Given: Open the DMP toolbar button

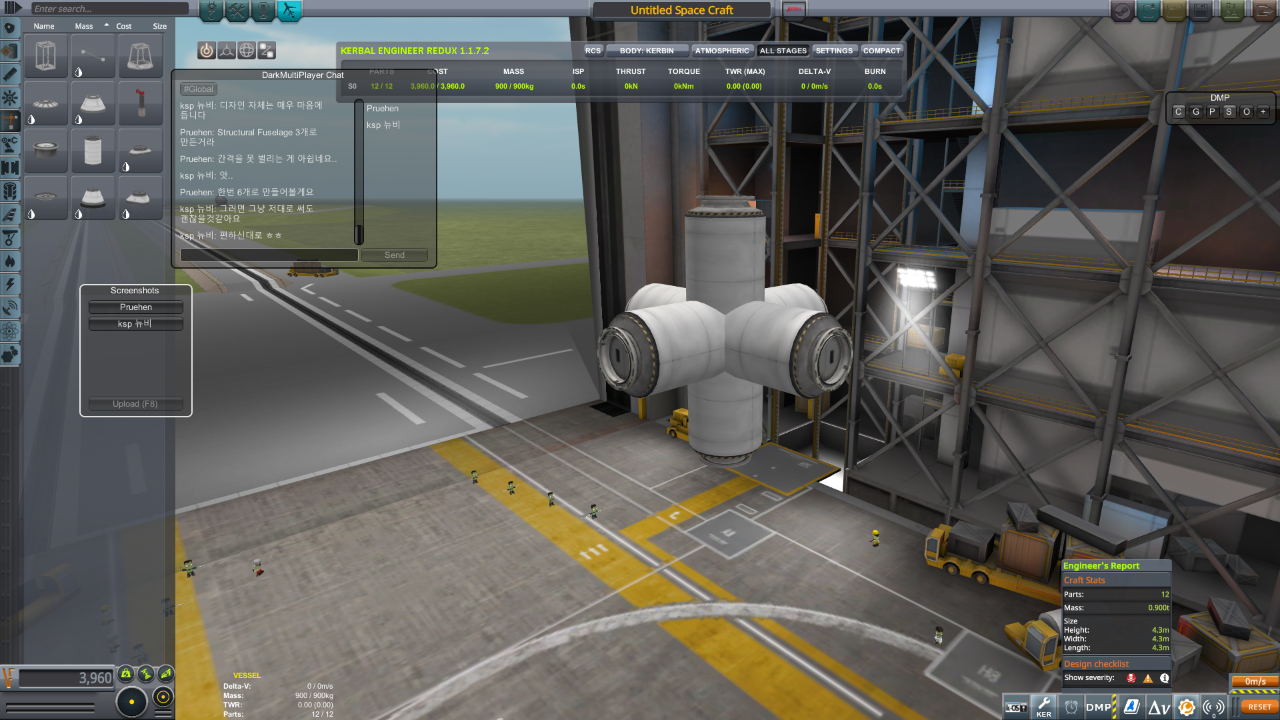Looking at the screenshot, I should 1099,707.
